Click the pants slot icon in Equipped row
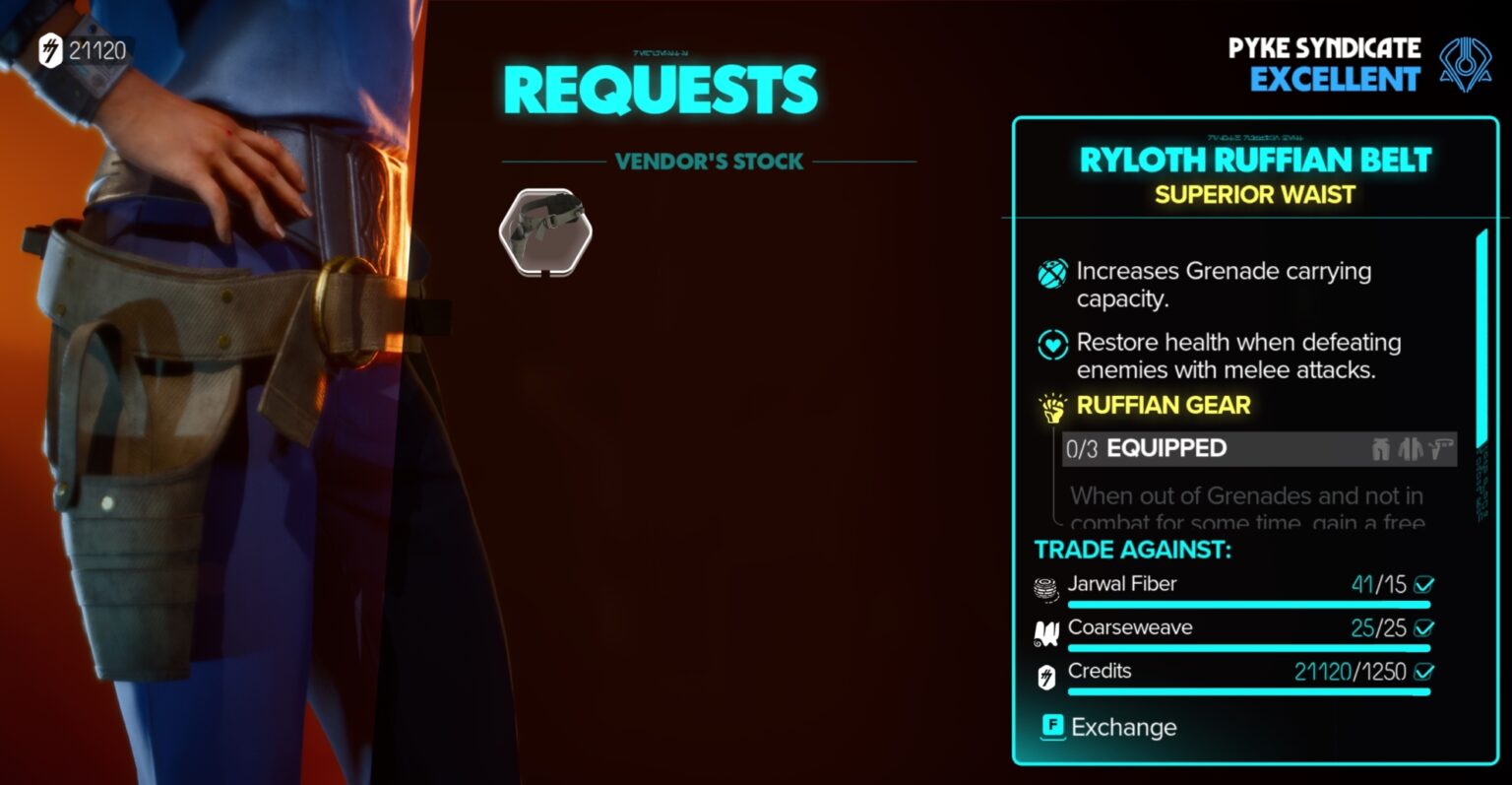 click(x=1380, y=448)
